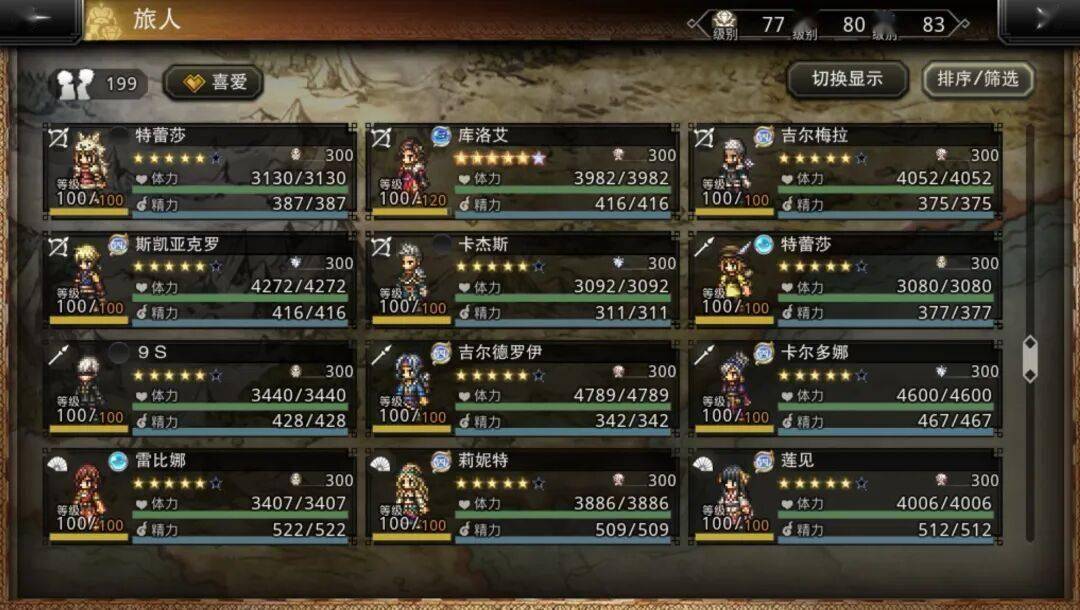The width and height of the screenshot is (1080, 610).
Task: Open the 斯凯亚克罗 traveler card
Action: [x=198, y=278]
